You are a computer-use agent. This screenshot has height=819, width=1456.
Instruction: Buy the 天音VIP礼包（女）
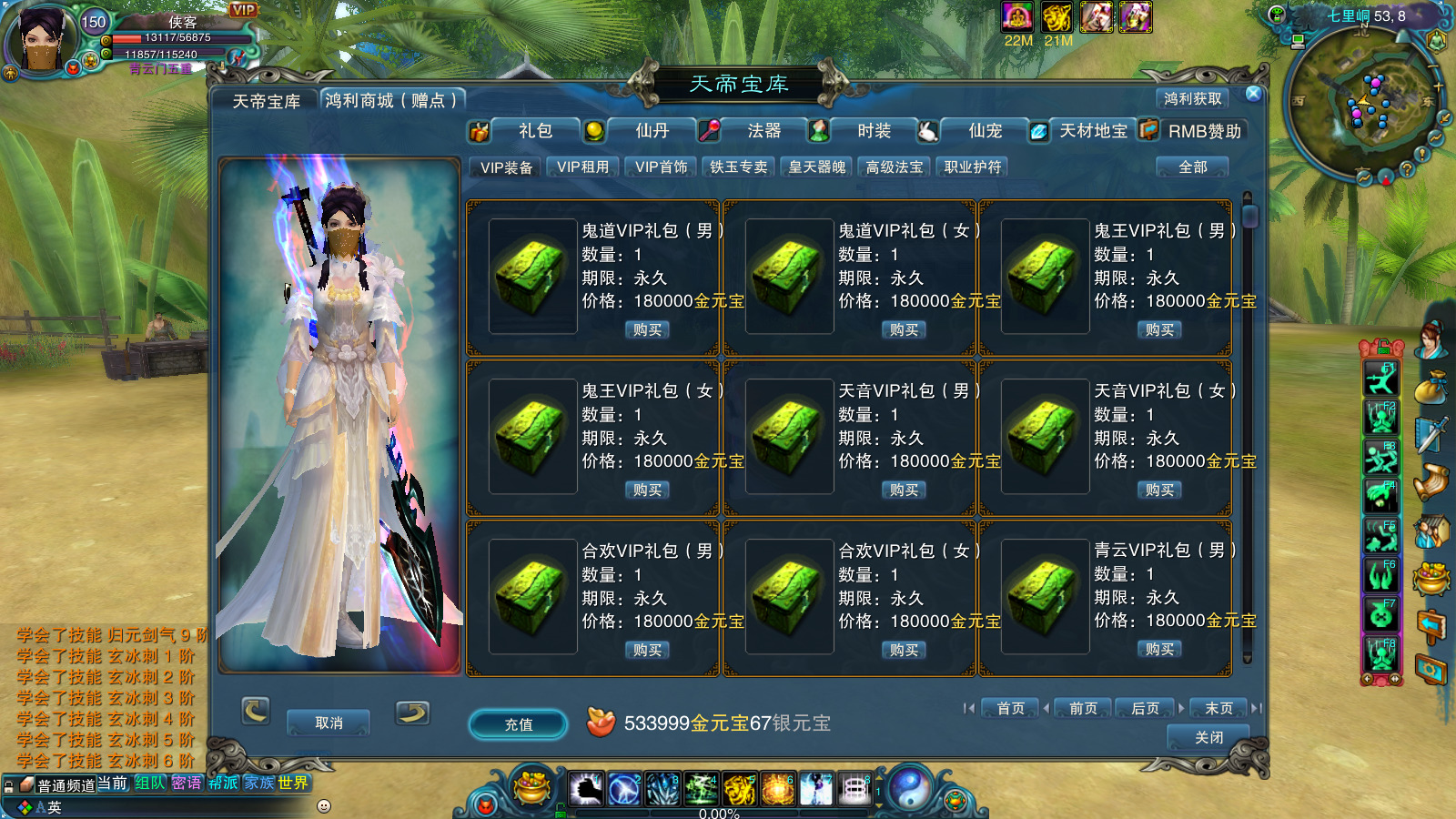[x=1159, y=490]
